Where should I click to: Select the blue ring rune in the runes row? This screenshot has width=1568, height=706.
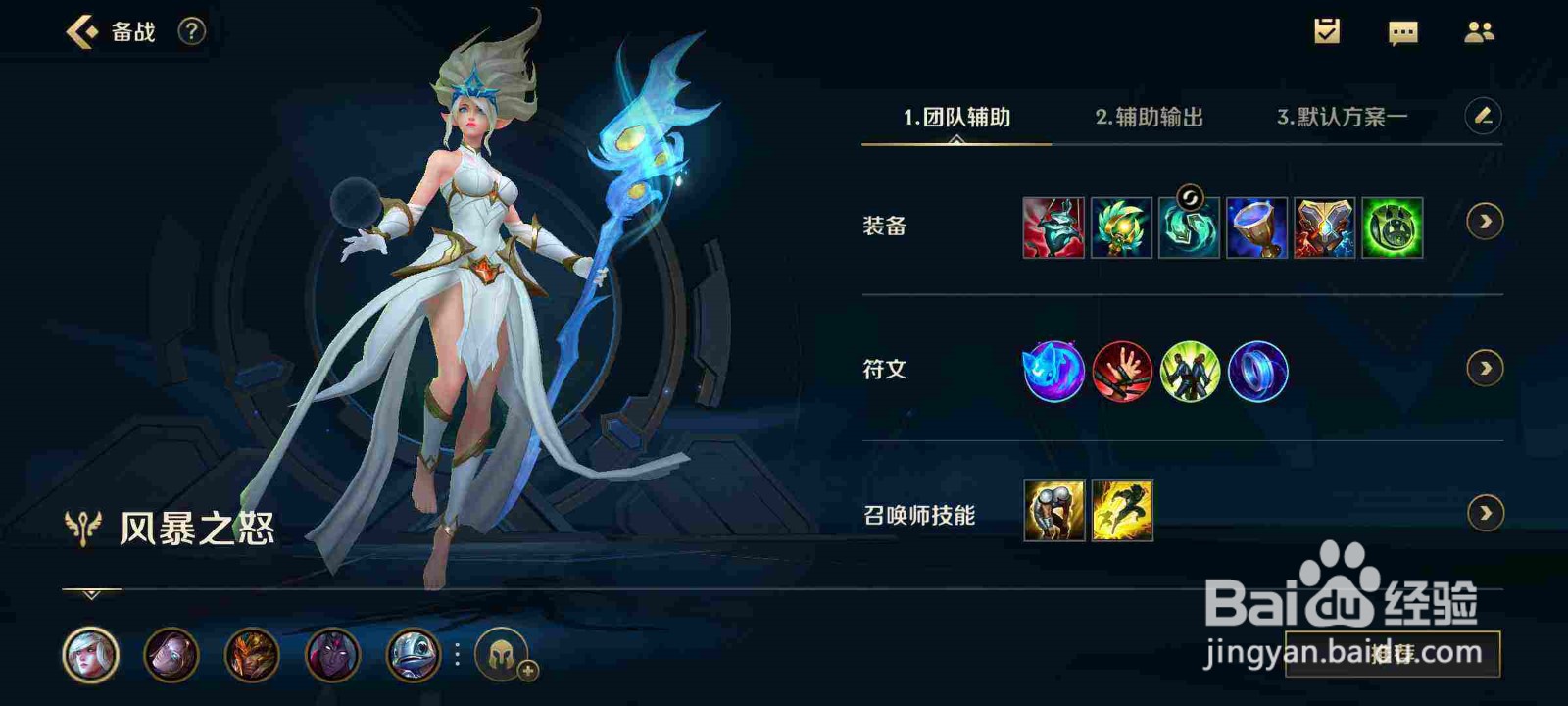pos(1257,373)
